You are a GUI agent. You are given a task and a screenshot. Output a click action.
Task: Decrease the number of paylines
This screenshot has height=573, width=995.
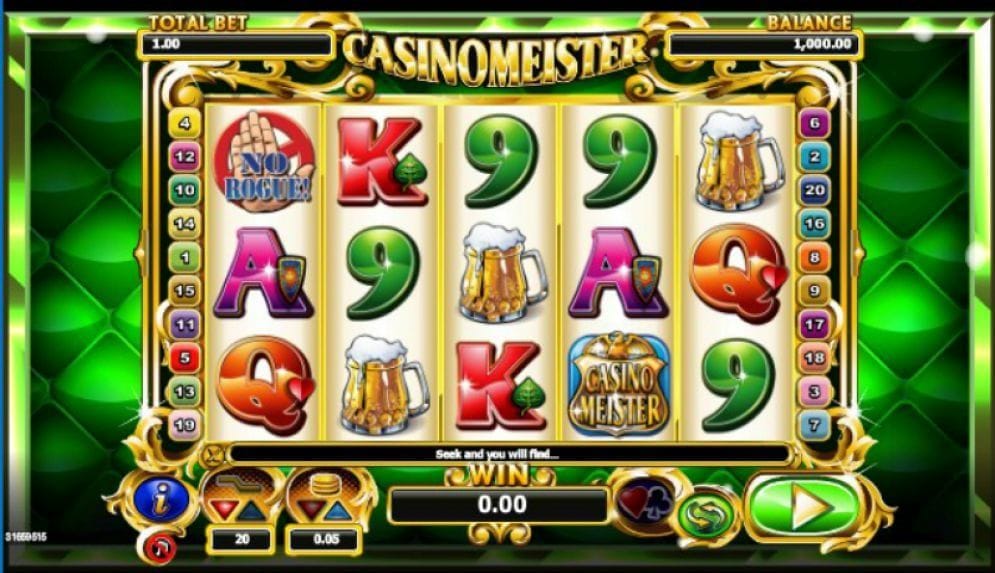coord(223,512)
